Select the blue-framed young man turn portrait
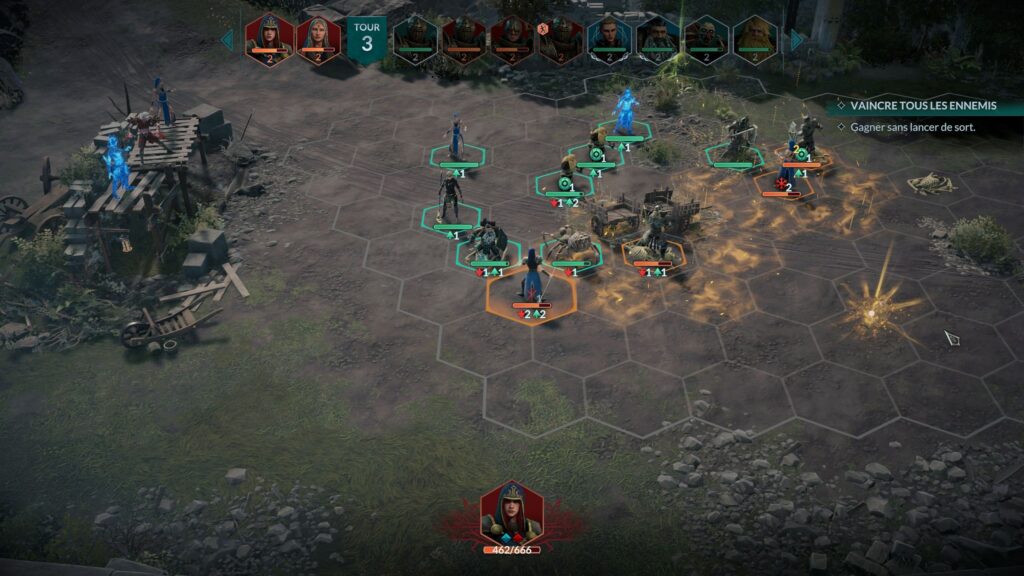 (x=609, y=38)
